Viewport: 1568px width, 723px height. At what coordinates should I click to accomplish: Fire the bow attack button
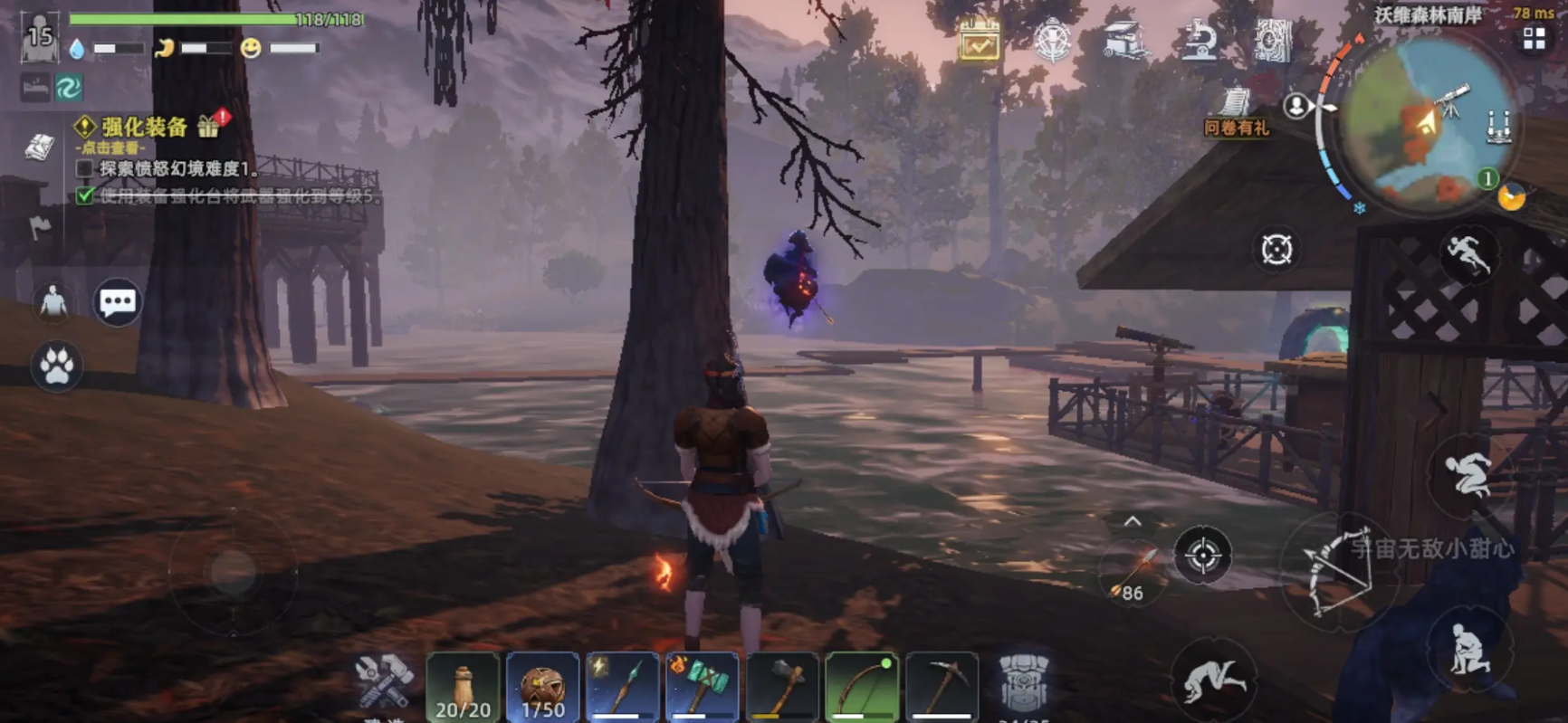(x=1340, y=570)
